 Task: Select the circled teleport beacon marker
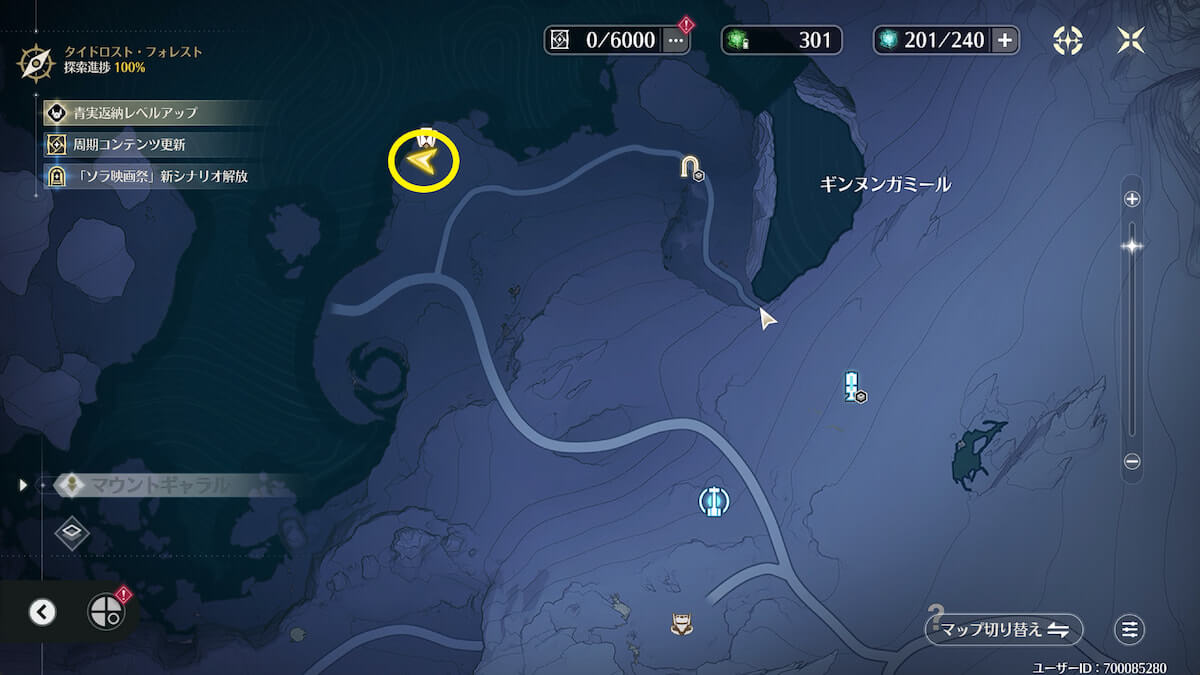712,500
